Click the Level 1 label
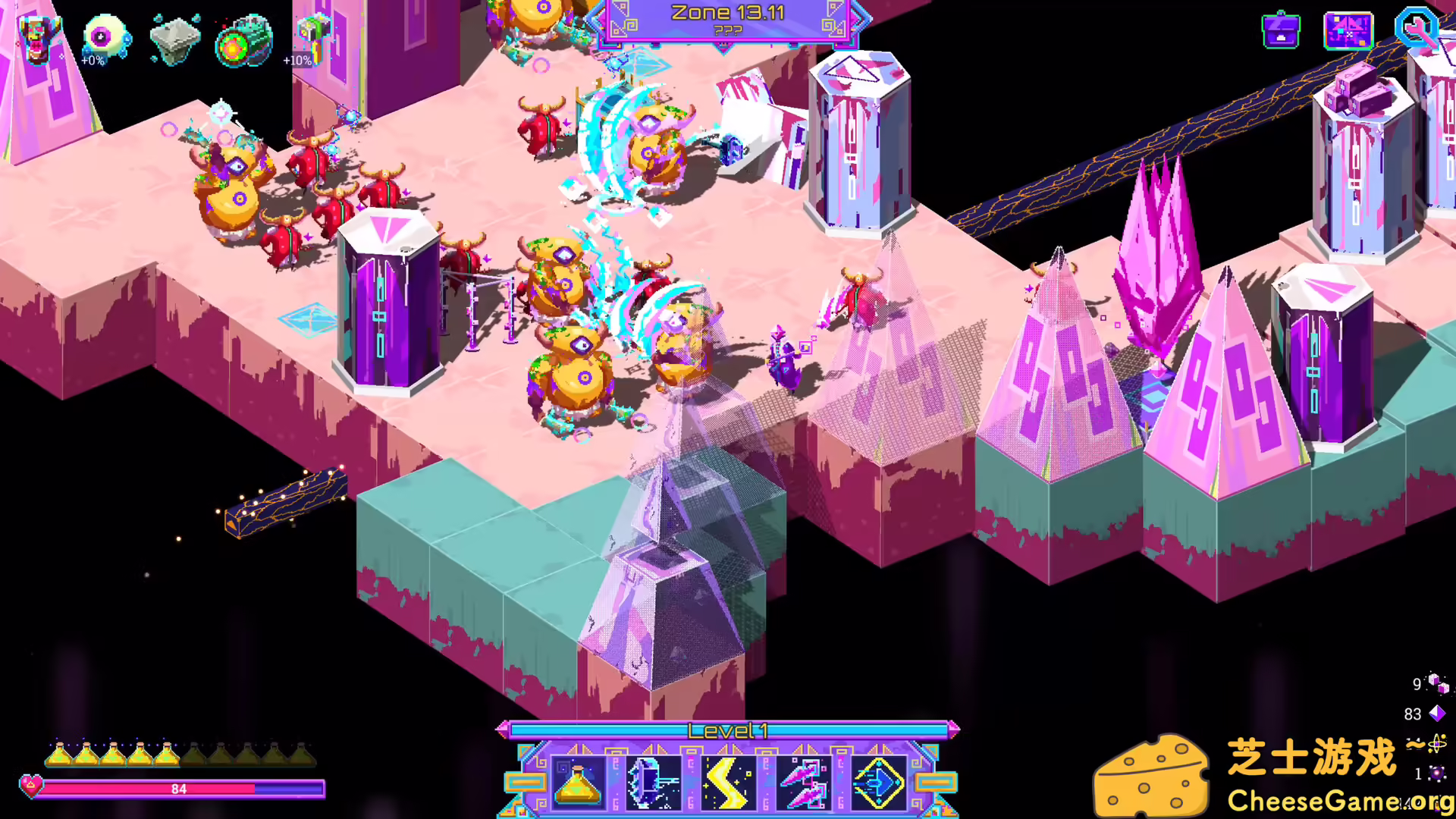This screenshot has height=819, width=1456. [728, 730]
